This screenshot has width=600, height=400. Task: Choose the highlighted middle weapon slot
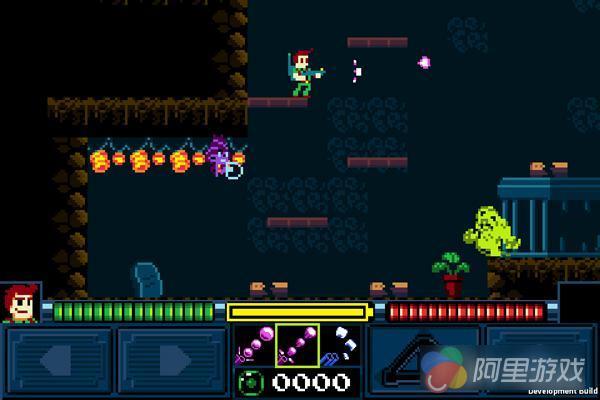pyautogui.click(x=297, y=344)
